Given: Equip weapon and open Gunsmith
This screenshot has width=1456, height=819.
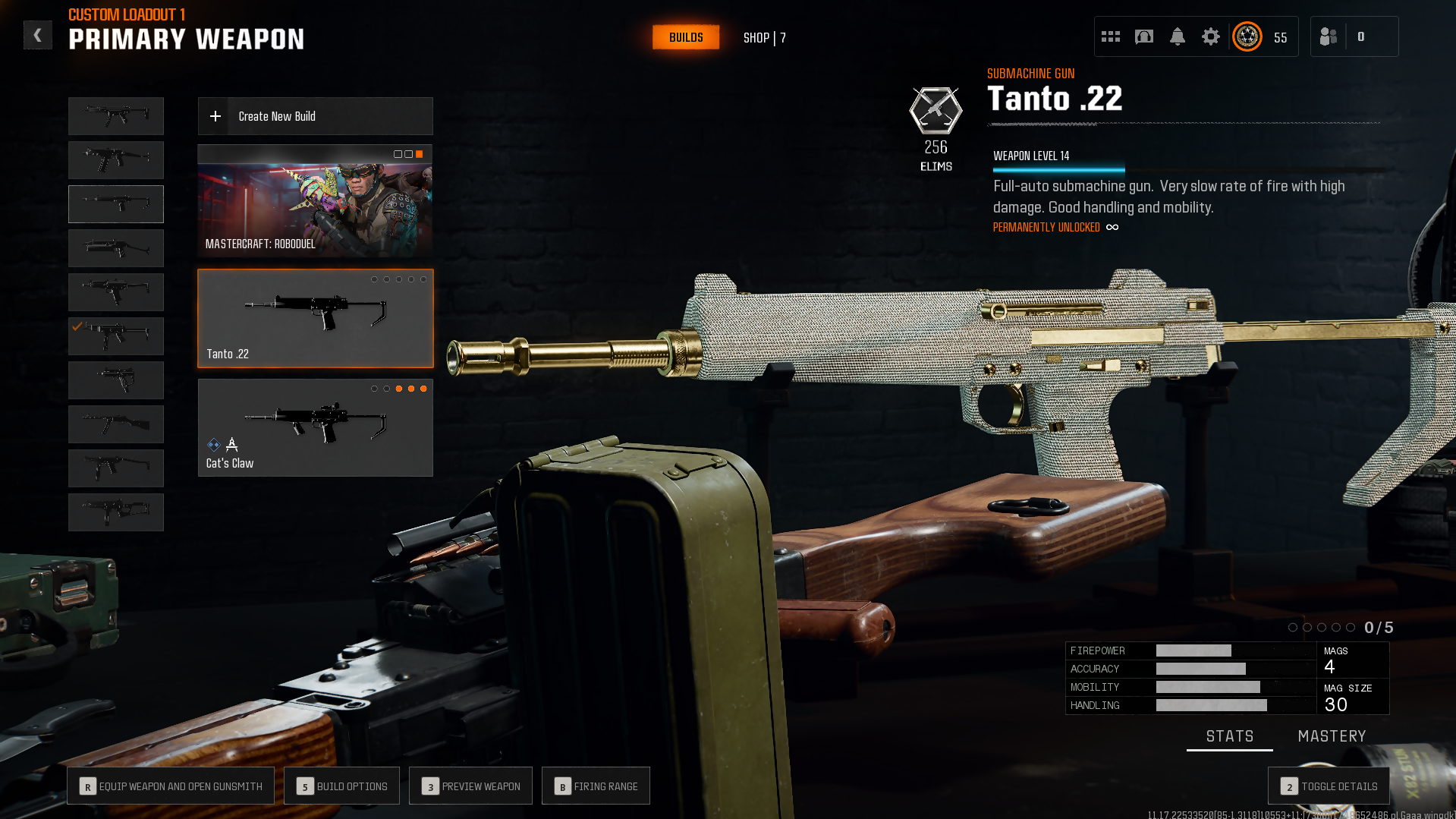Looking at the screenshot, I should pos(171,786).
